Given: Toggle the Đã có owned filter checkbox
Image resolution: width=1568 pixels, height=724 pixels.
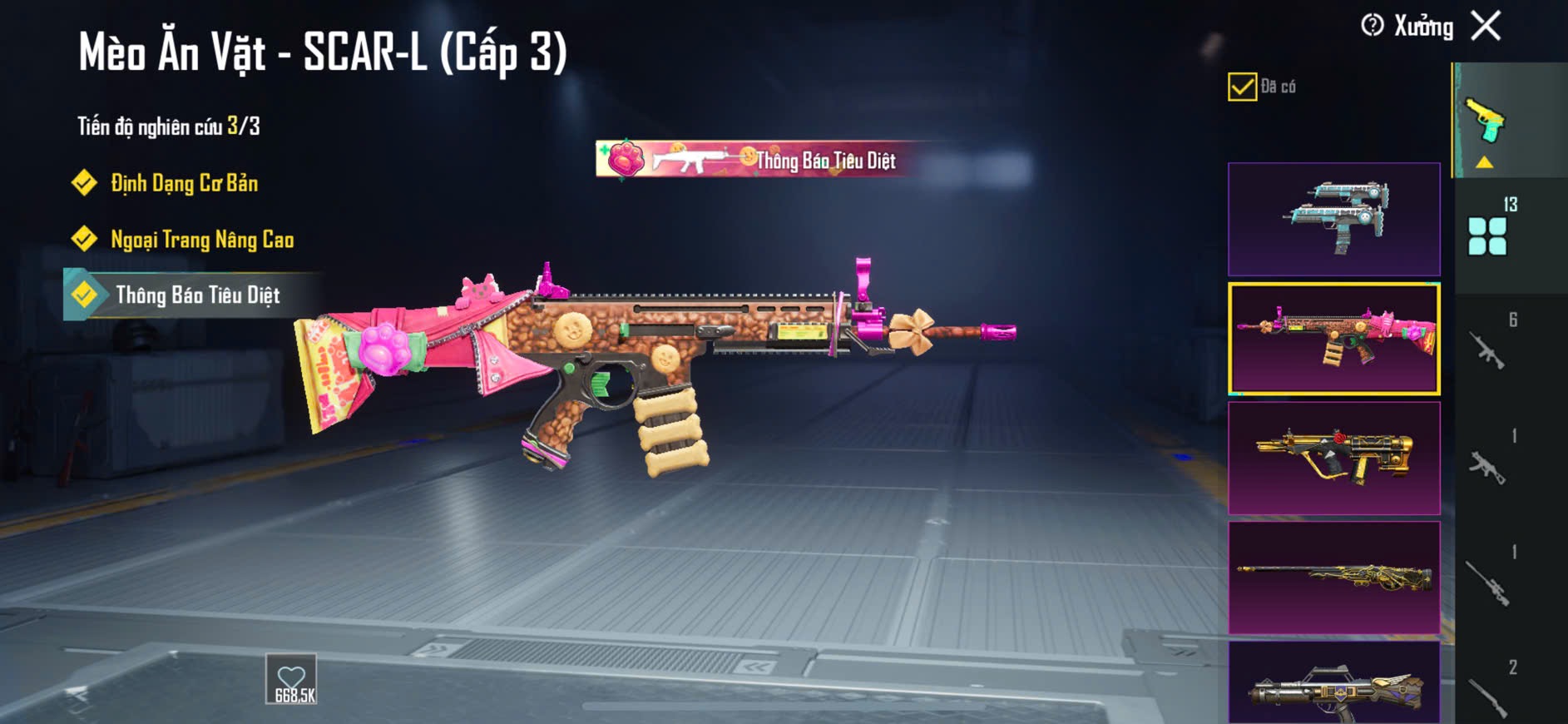Looking at the screenshot, I should (x=1242, y=87).
